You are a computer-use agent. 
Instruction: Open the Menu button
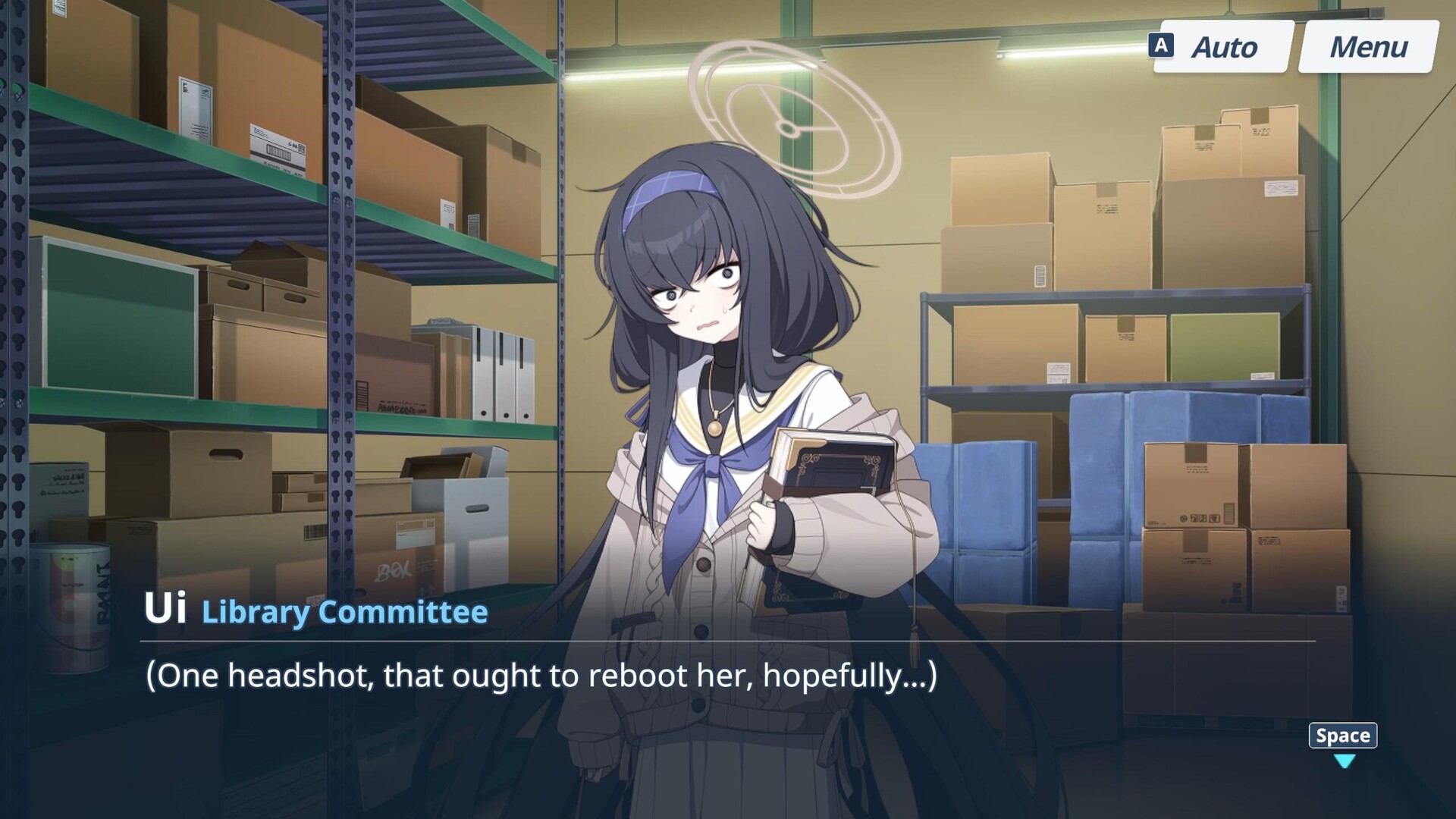click(x=1368, y=47)
